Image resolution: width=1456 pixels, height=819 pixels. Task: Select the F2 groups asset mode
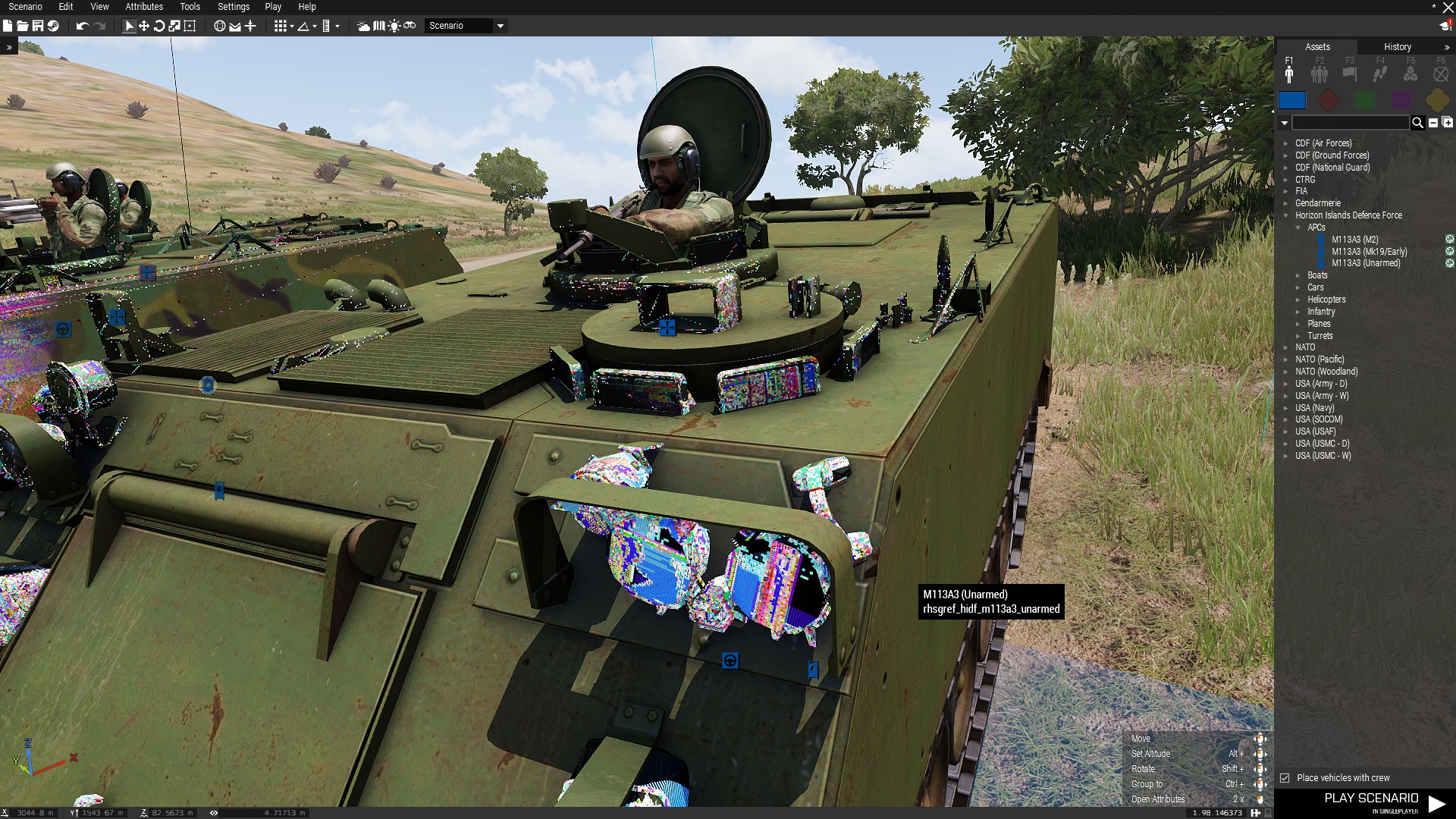(1319, 74)
